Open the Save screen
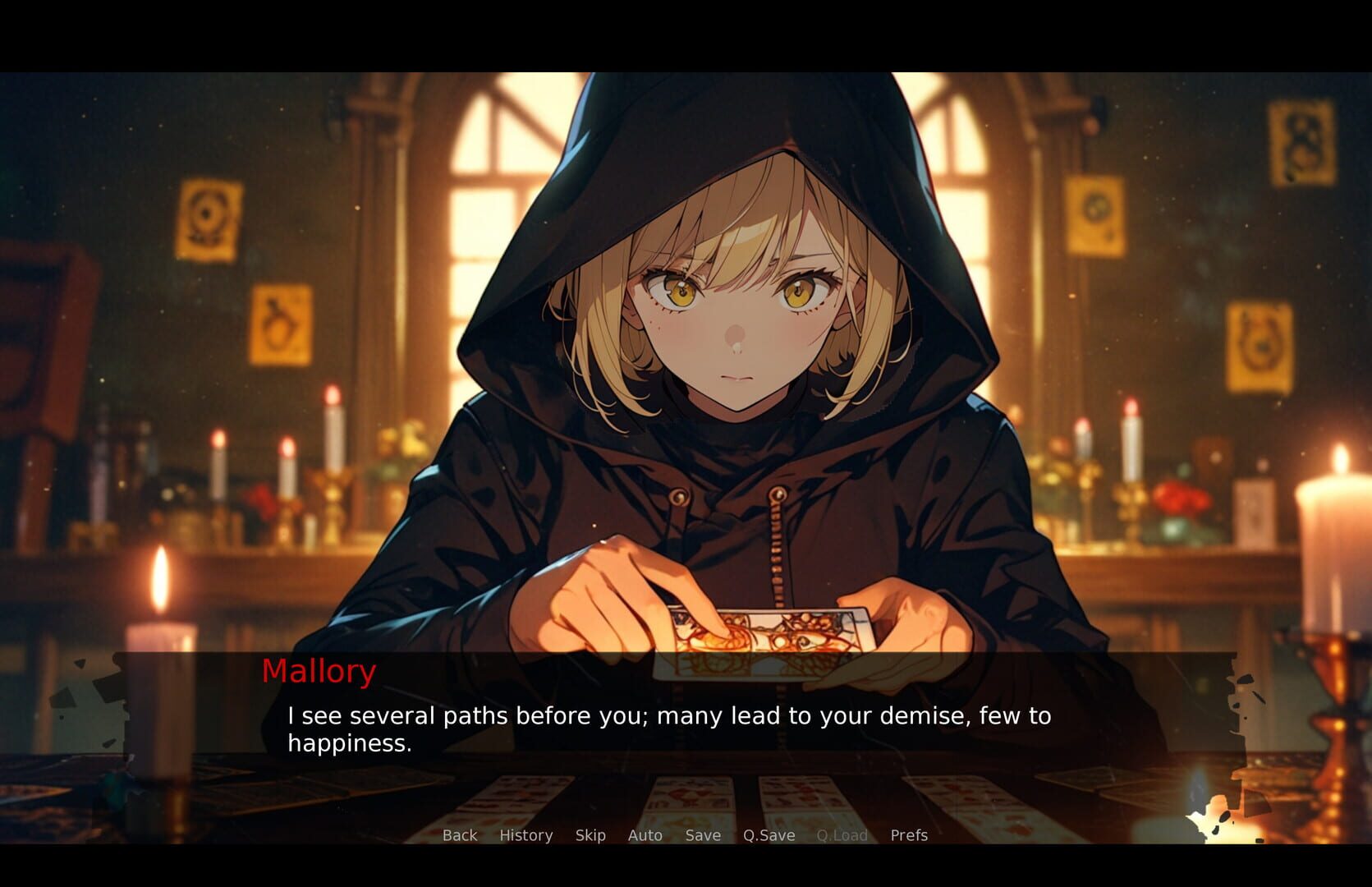This screenshot has height=887, width=1372. point(702,835)
